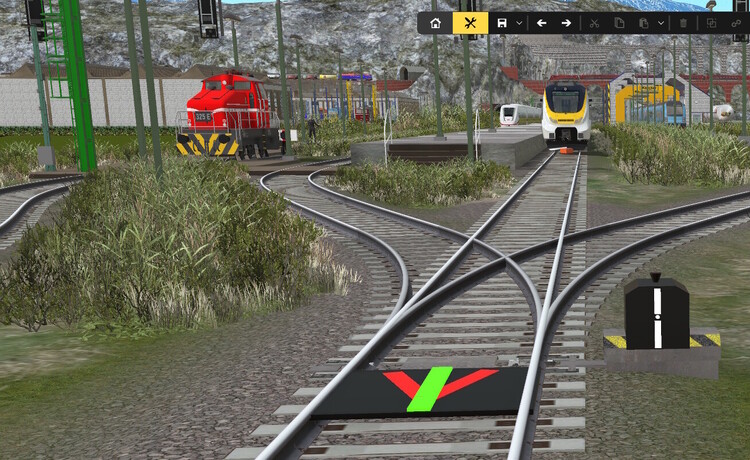Open the save options dropdown arrow
This screenshot has width=750, height=460.
519,23
